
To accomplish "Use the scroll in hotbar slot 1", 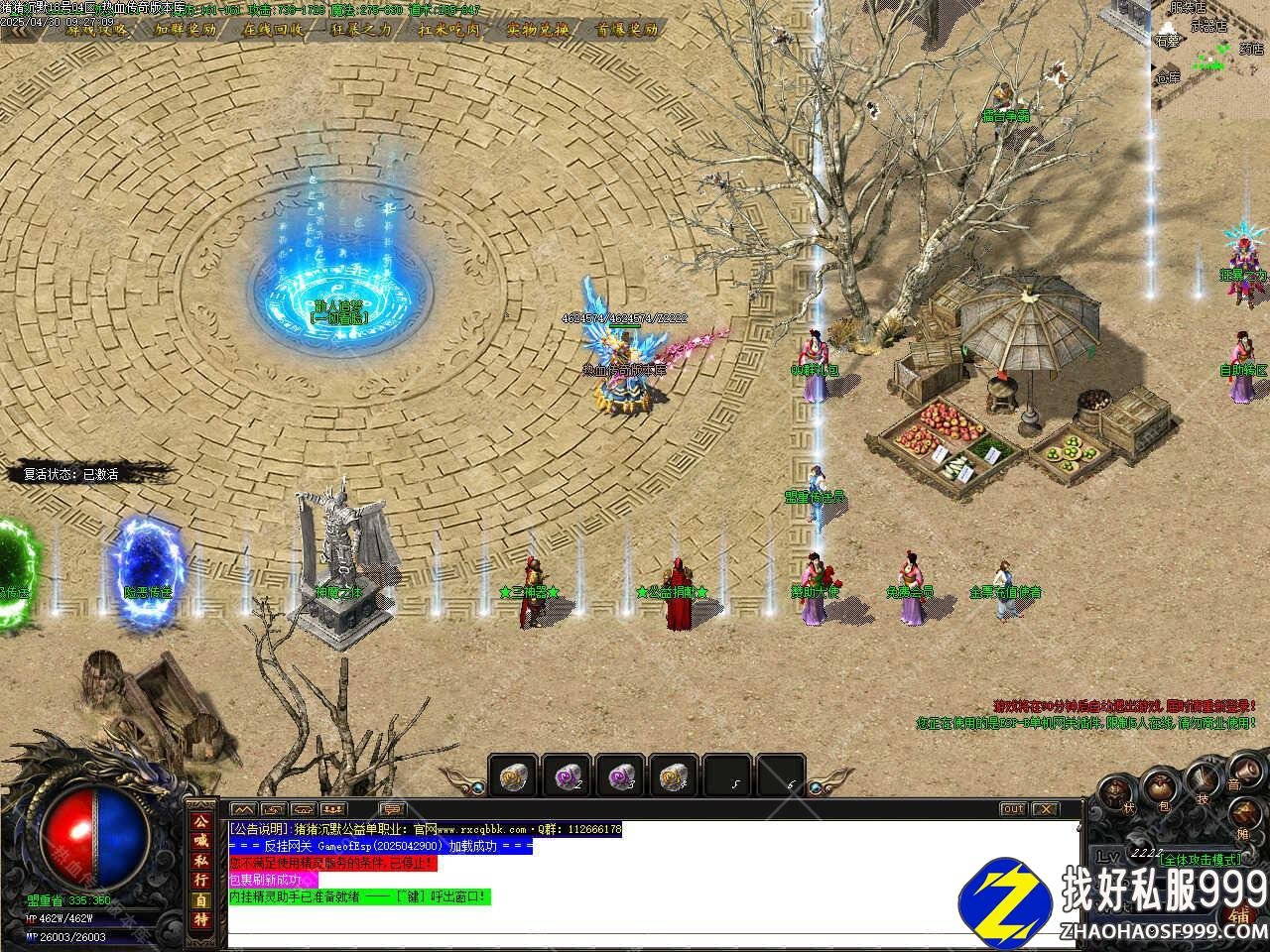I will 513,775.
